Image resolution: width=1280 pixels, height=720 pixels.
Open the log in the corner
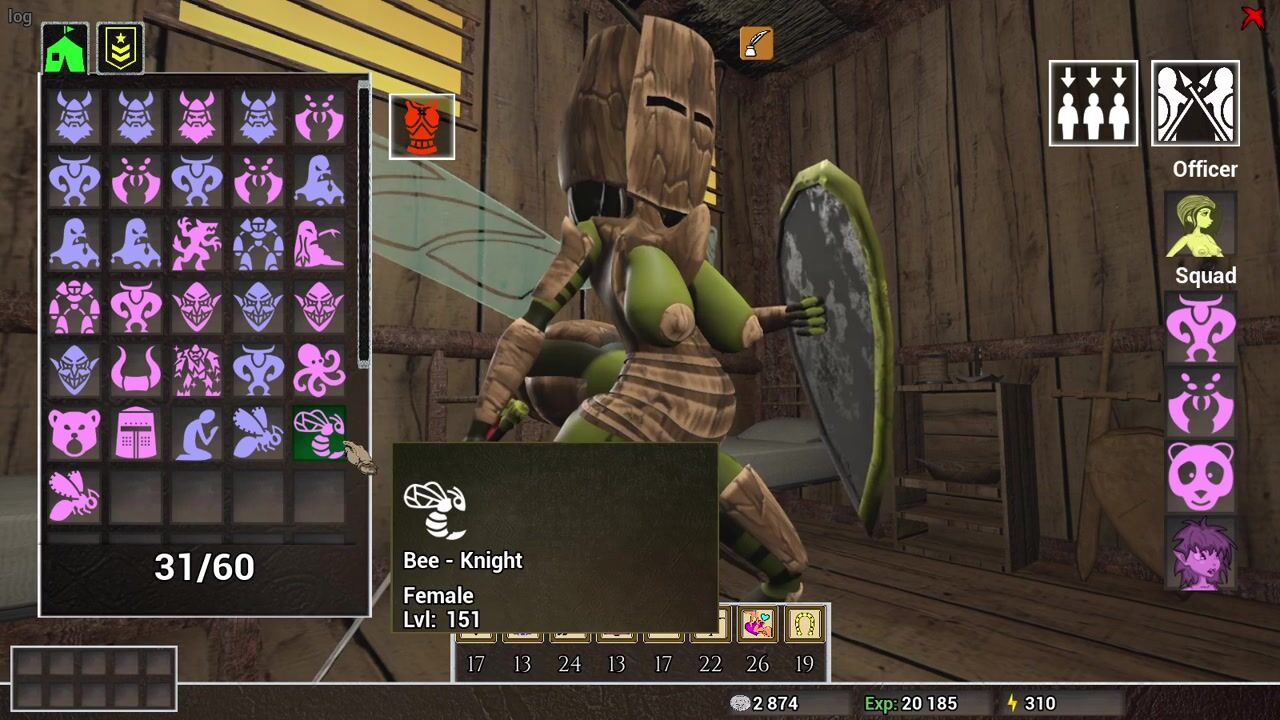(x=20, y=17)
